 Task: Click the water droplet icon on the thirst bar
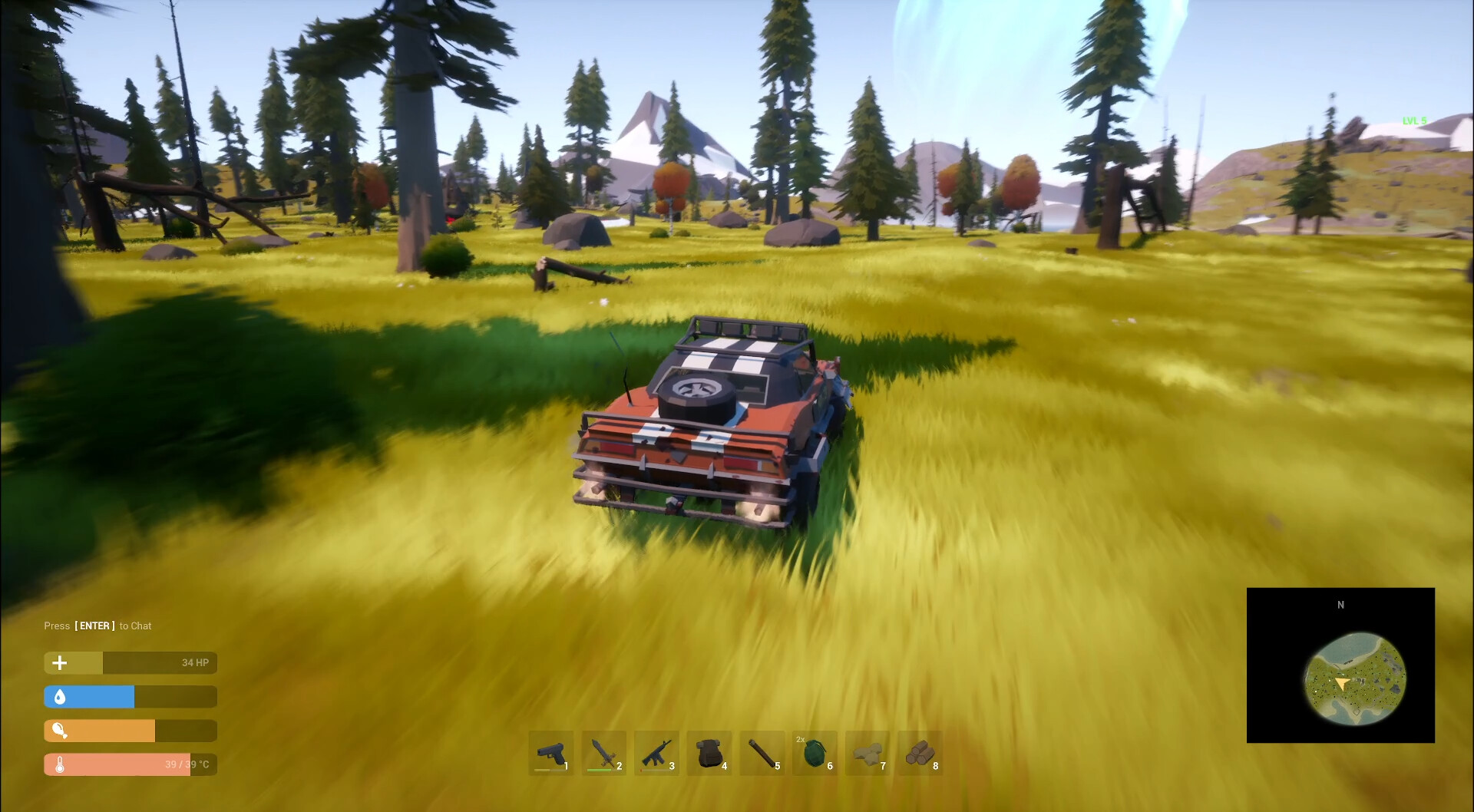tap(59, 696)
